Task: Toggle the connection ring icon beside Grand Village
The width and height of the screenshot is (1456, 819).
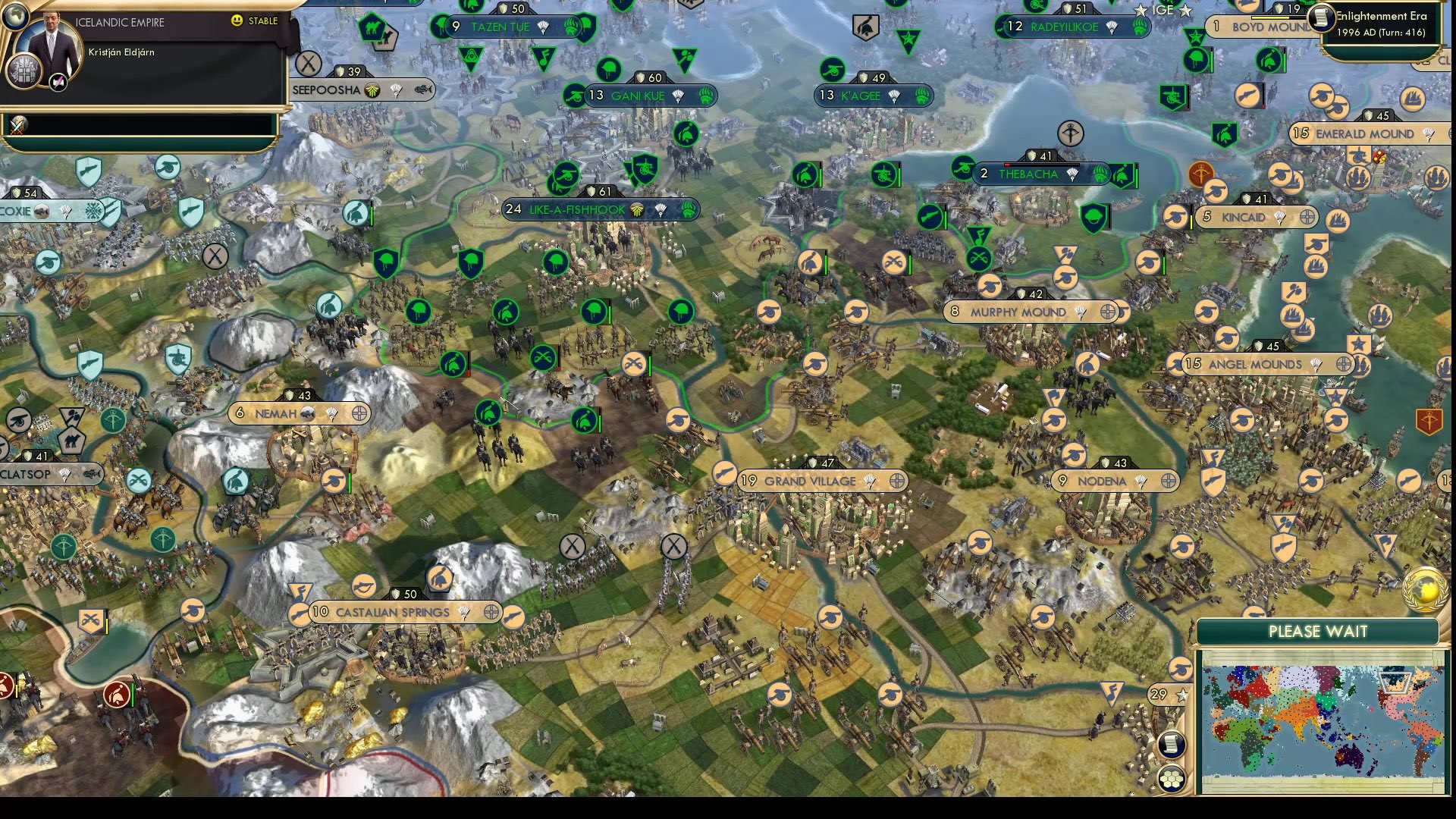Action: coord(897,481)
